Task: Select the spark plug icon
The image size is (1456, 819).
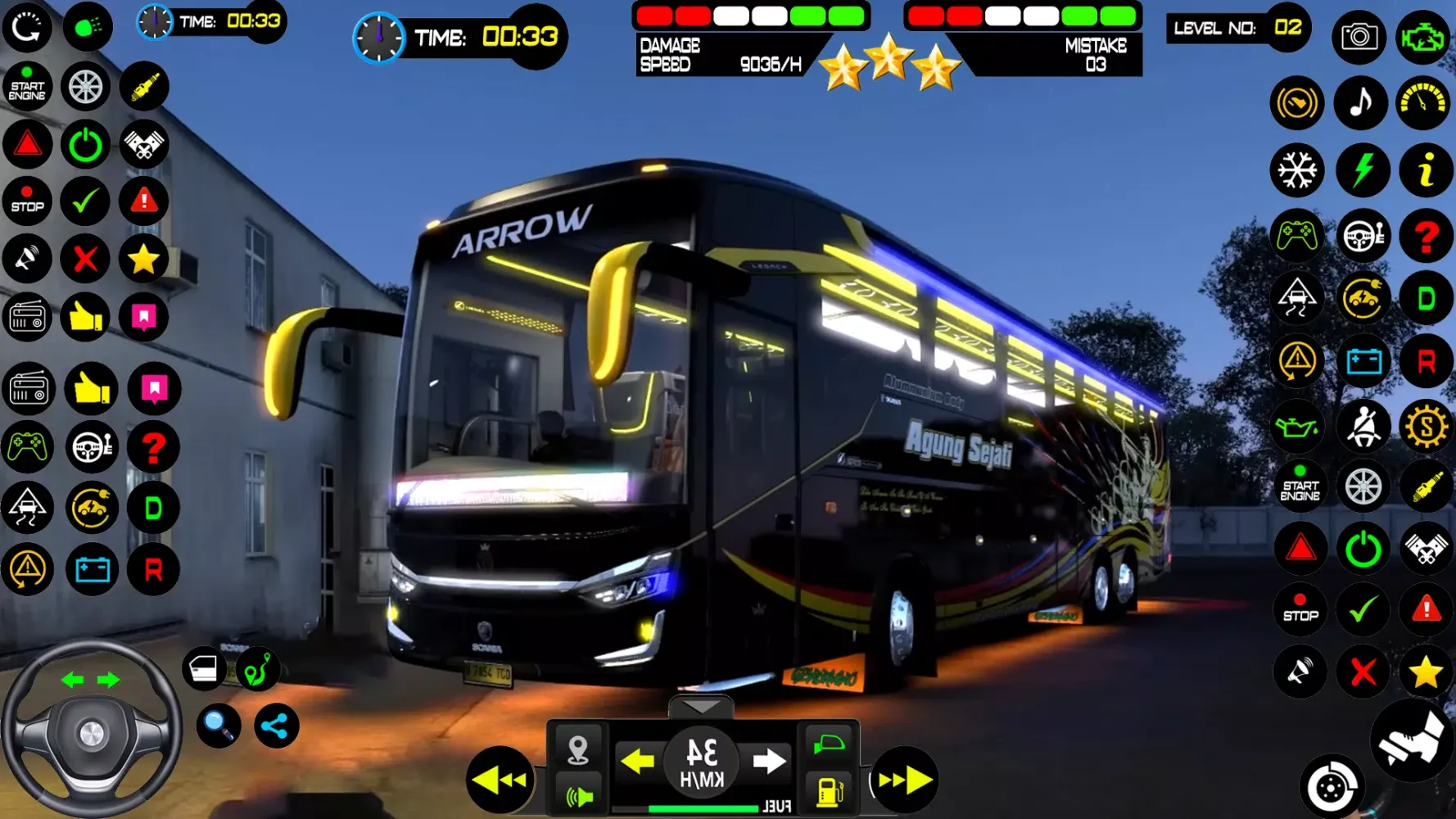Action: [x=1425, y=486]
